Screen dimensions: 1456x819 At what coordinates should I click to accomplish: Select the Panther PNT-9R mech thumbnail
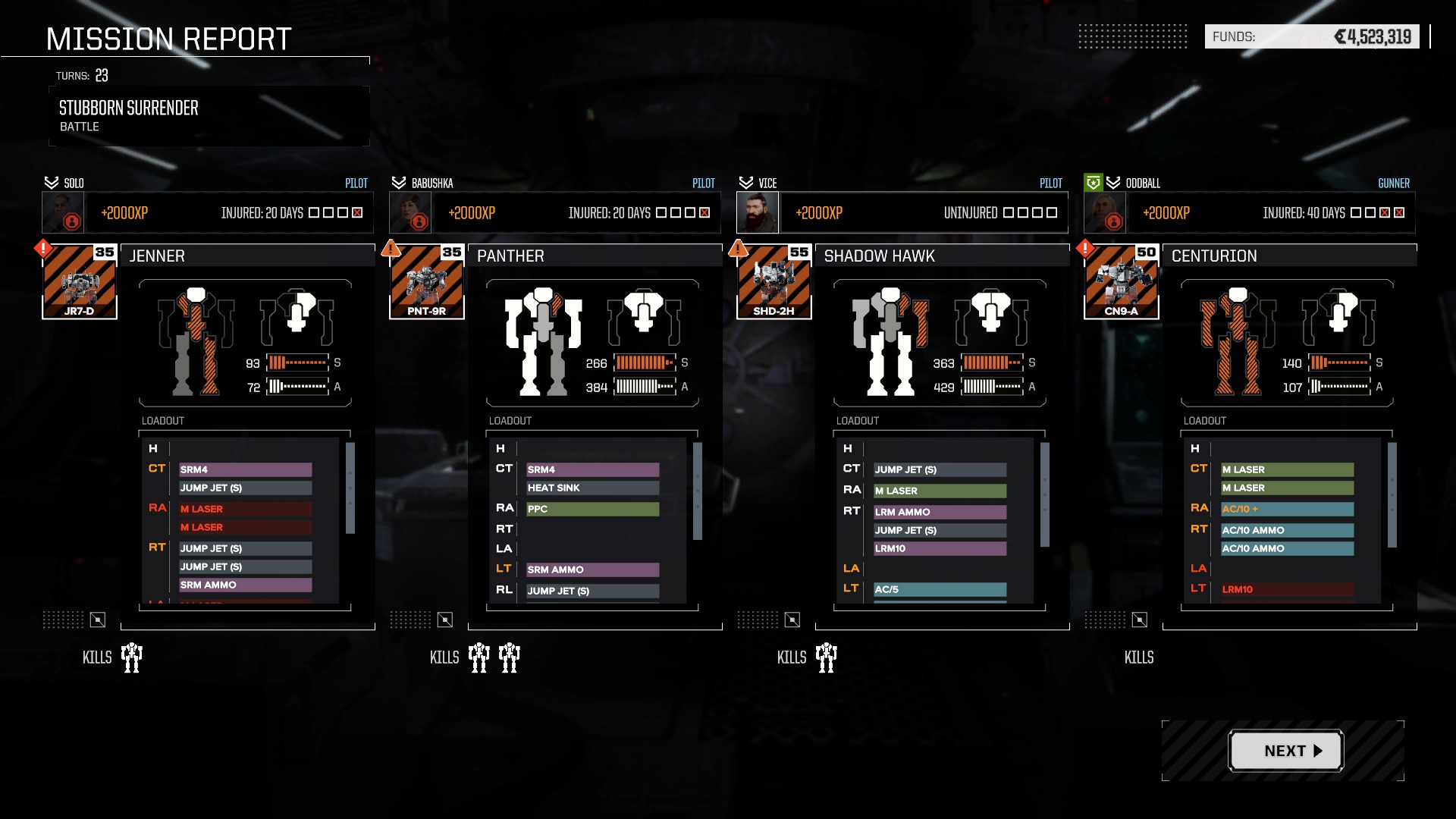427,281
